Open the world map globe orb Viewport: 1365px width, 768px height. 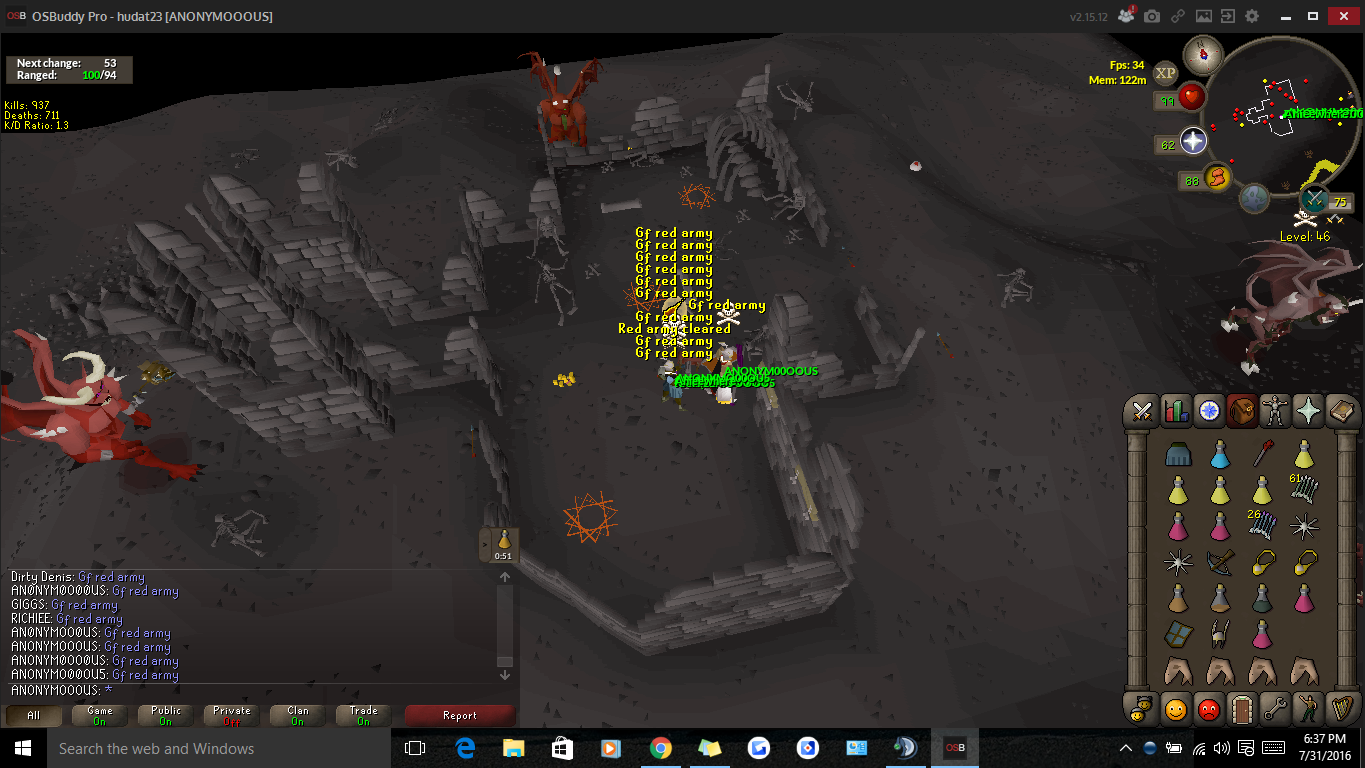(1255, 198)
